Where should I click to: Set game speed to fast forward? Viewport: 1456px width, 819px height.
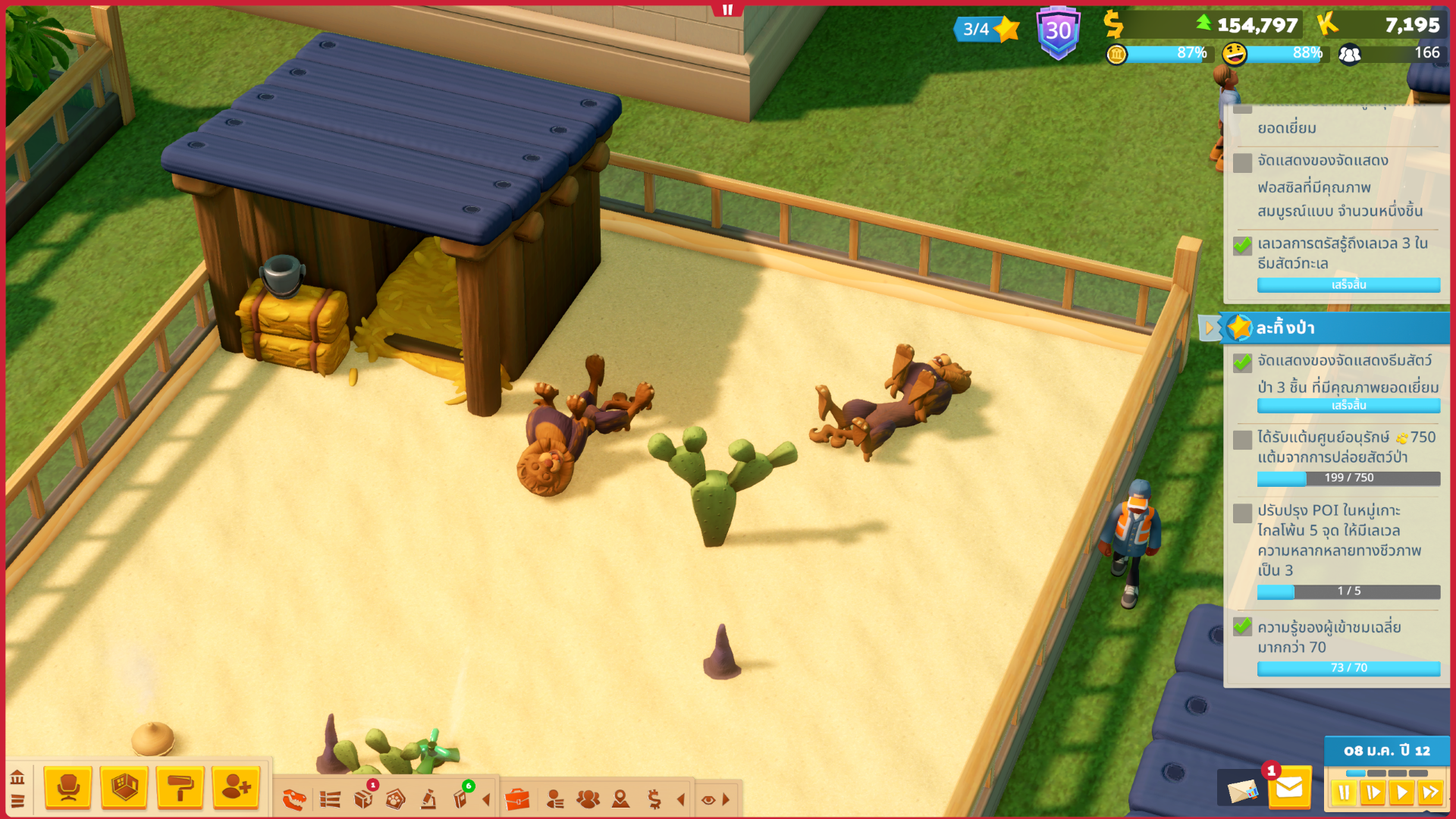point(1430,793)
